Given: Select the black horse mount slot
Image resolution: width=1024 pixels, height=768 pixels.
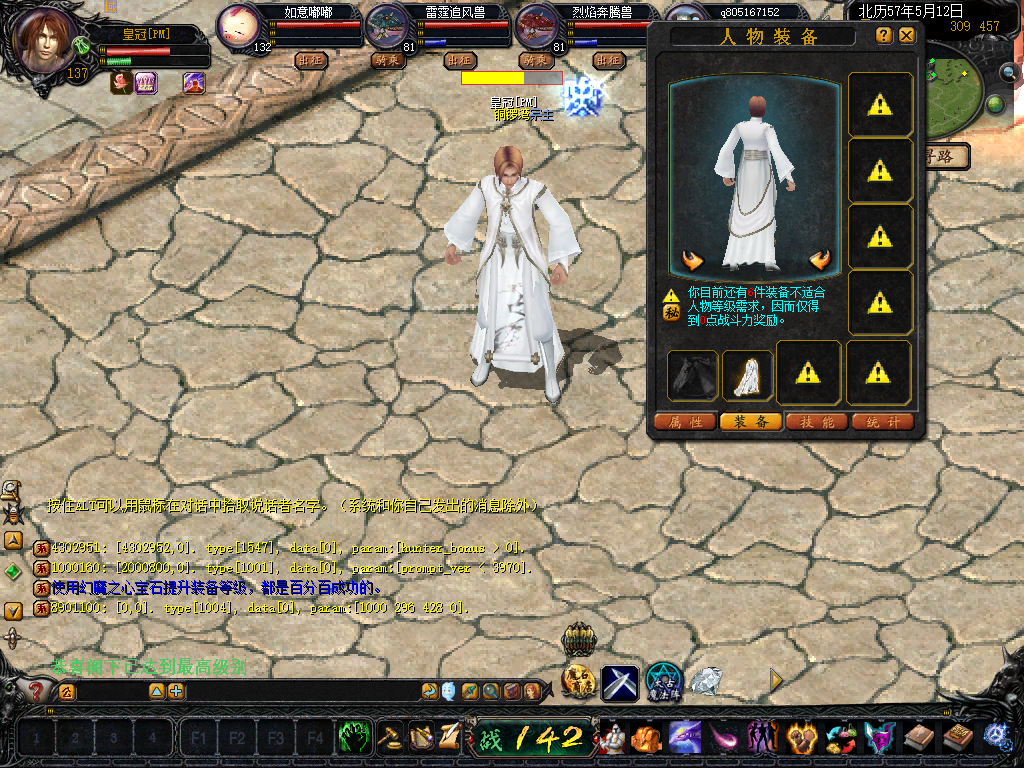Looking at the screenshot, I should [x=693, y=374].
